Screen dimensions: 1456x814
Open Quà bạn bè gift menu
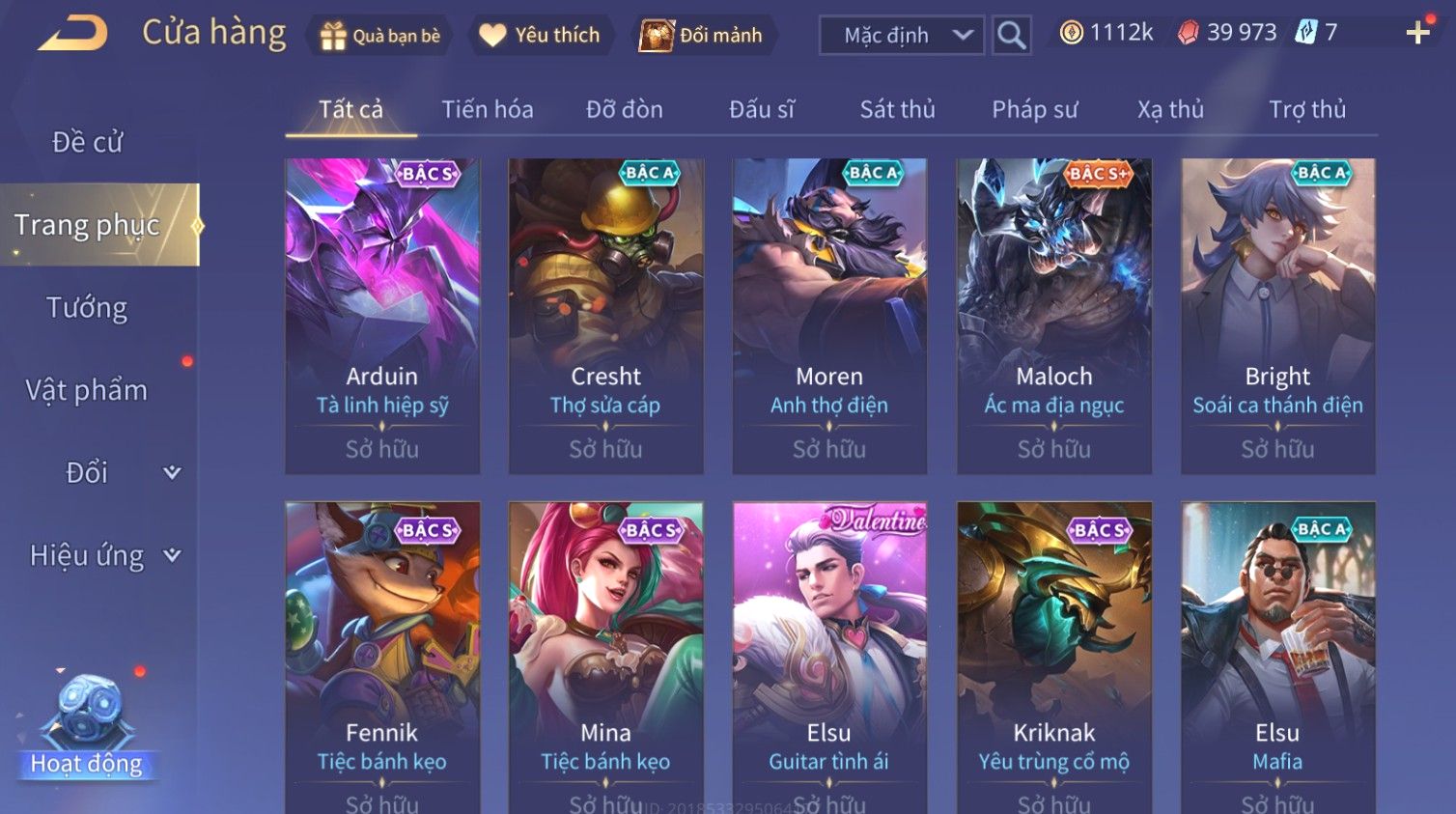379,36
